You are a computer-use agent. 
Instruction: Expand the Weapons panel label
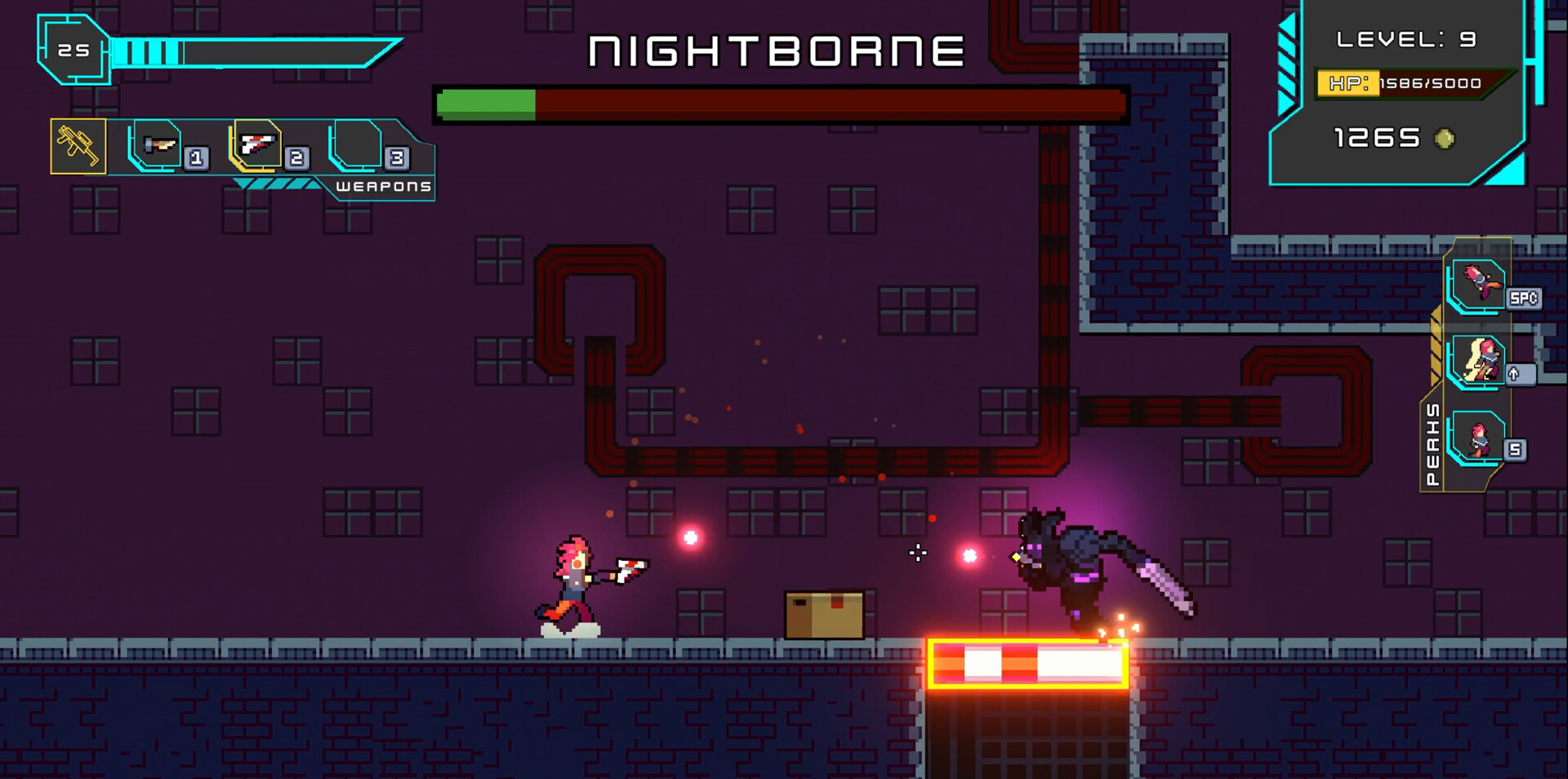(384, 185)
